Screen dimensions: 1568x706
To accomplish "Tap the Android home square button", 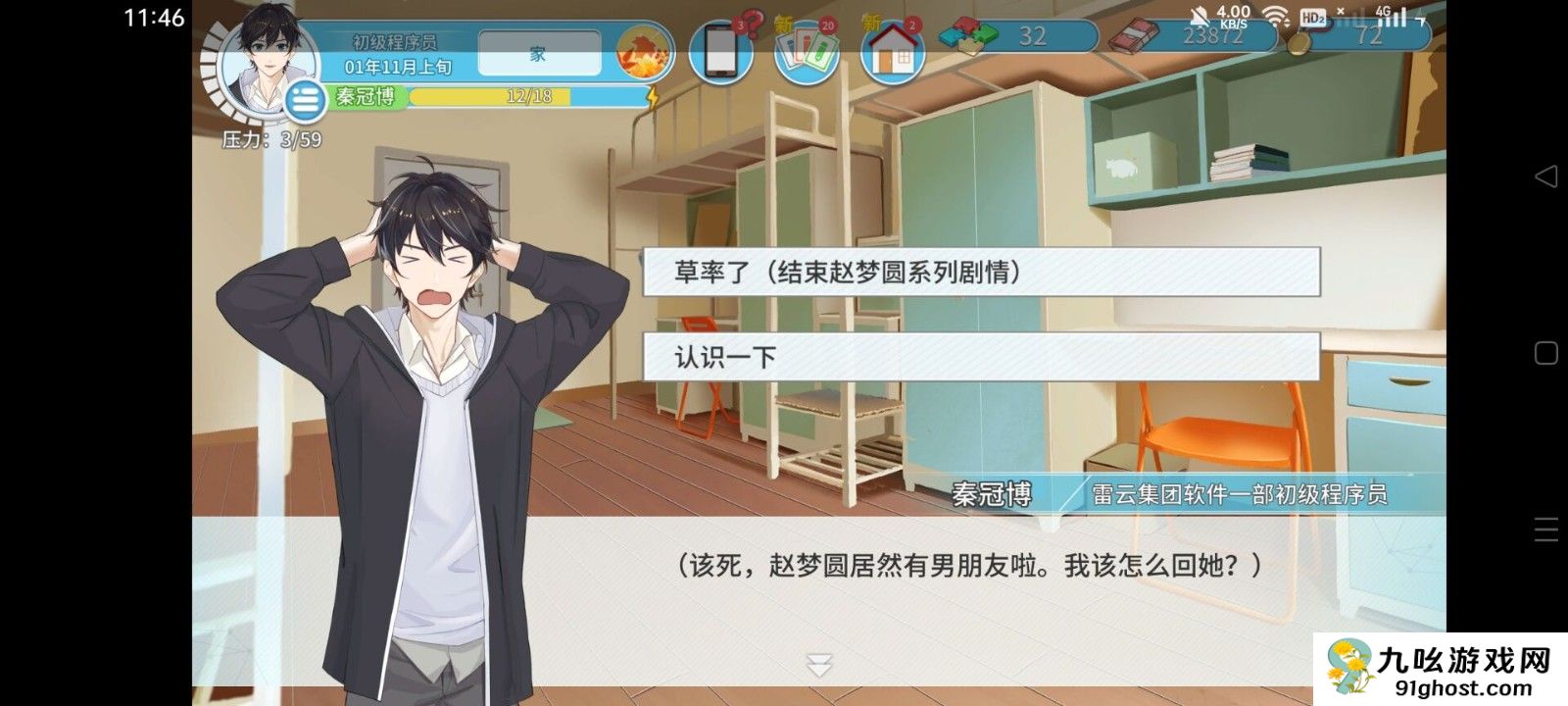I will point(1545,353).
